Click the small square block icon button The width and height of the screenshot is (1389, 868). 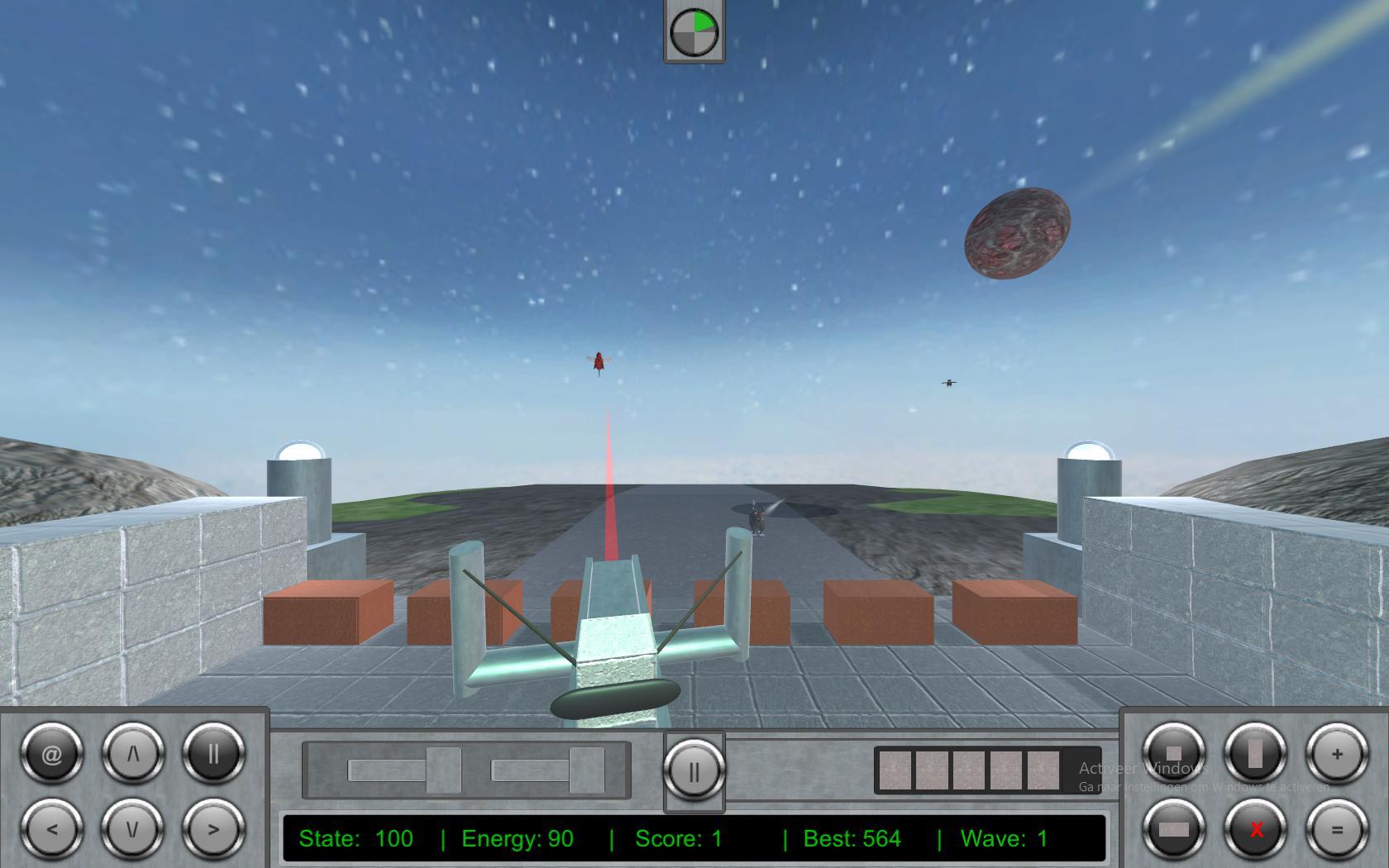click(1174, 753)
